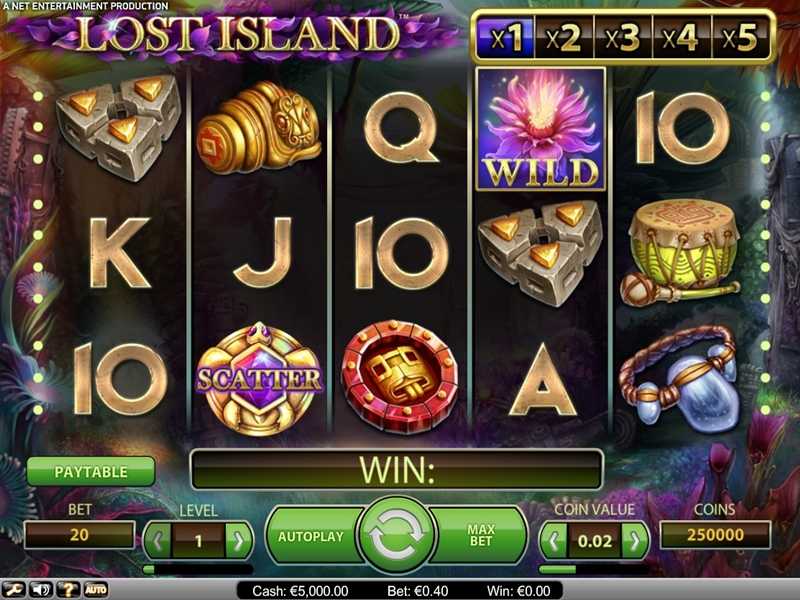
Task: Open game settings via the wrench icon
Action: (x=15, y=590)
